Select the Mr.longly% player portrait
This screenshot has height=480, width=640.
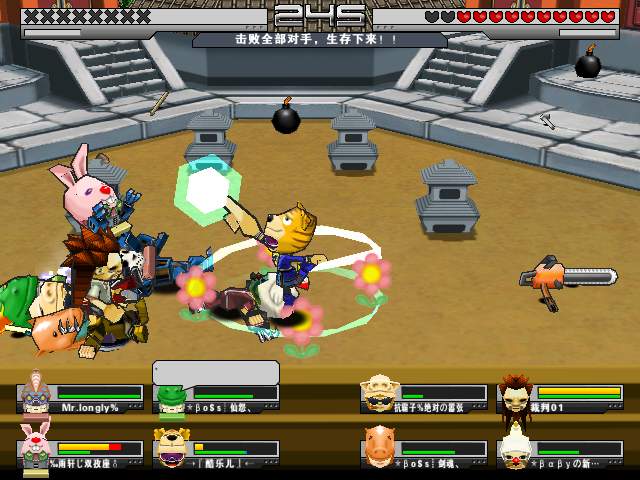coord(36,392)
